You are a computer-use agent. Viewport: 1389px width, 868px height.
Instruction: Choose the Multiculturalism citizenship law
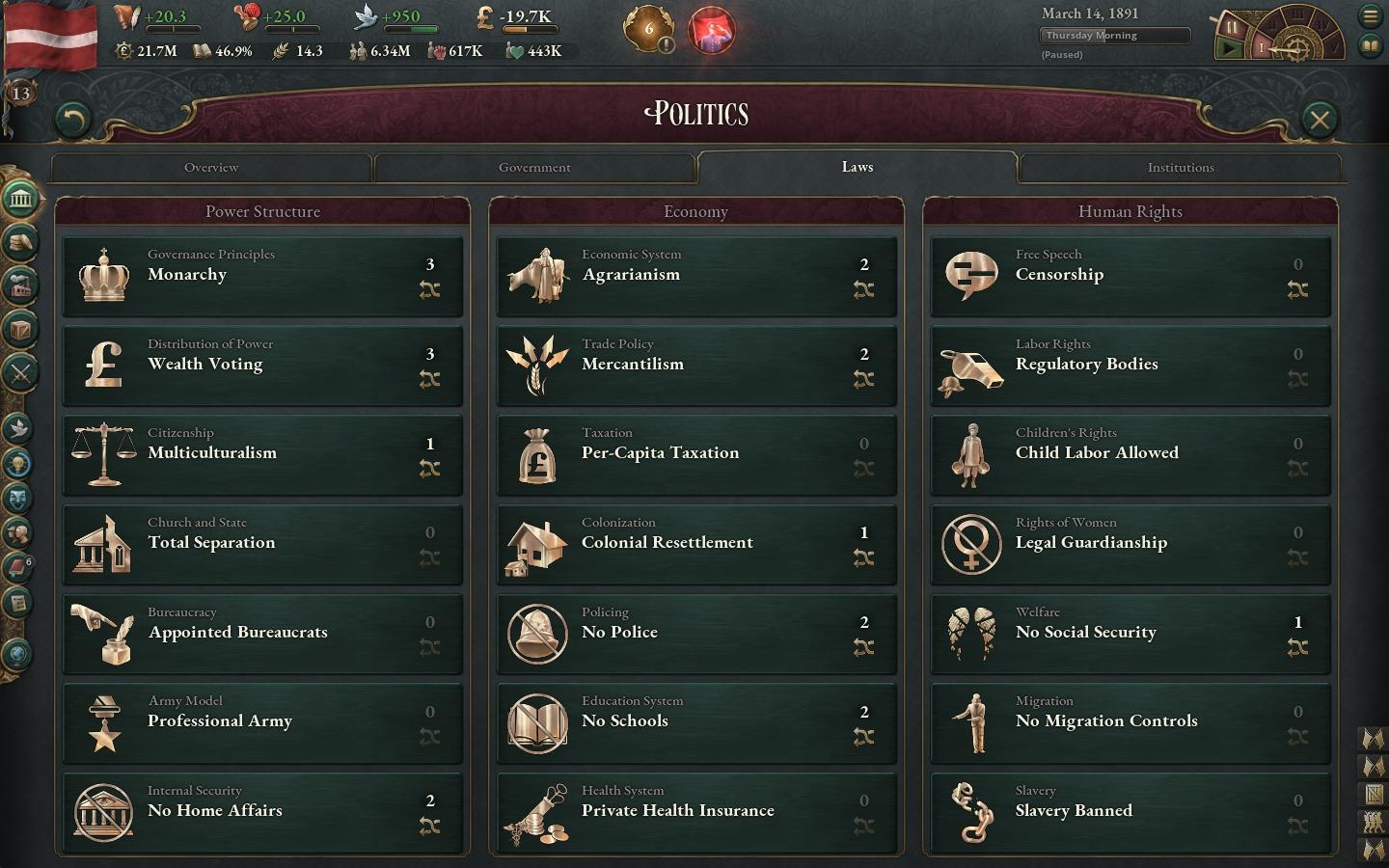pyautogui.click(x=262, y=454)
